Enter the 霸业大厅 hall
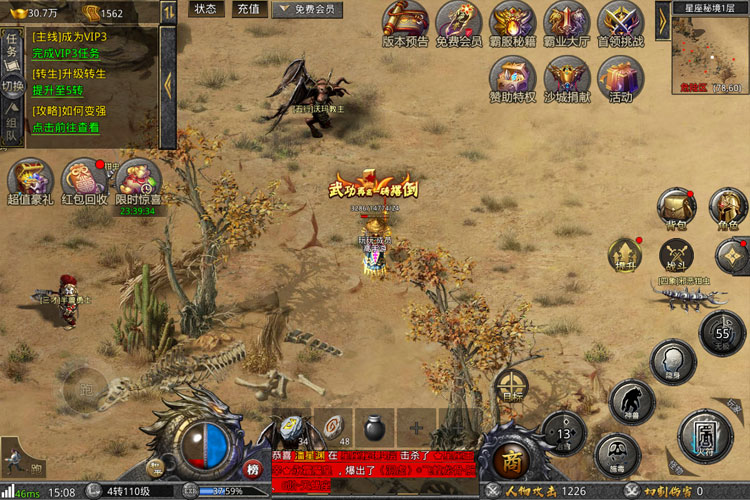Image resolution: width=750 pixels, height=500 pixels. click(566, 23)
